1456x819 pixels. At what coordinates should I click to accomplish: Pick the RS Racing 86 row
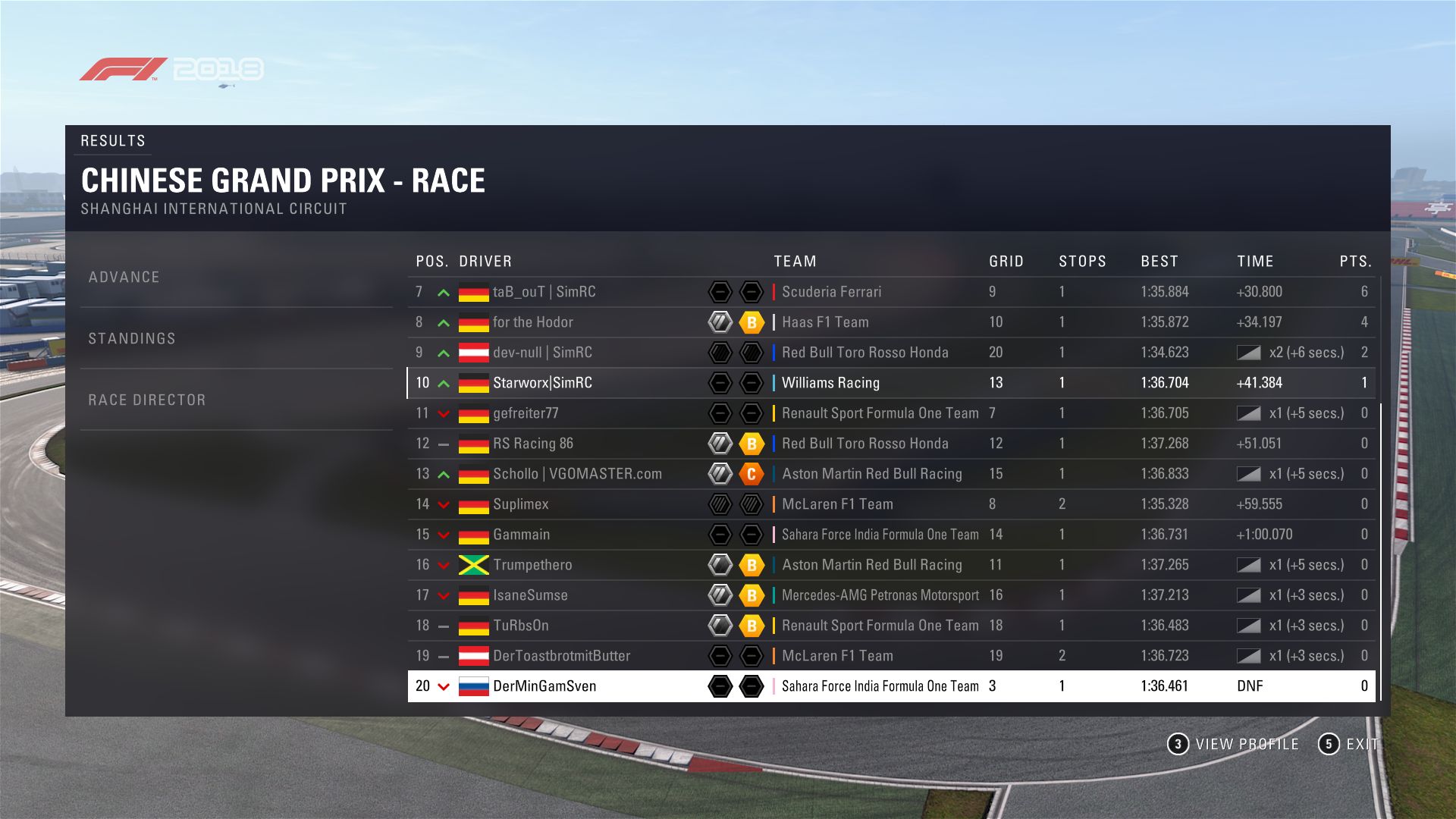pos(532,444)
